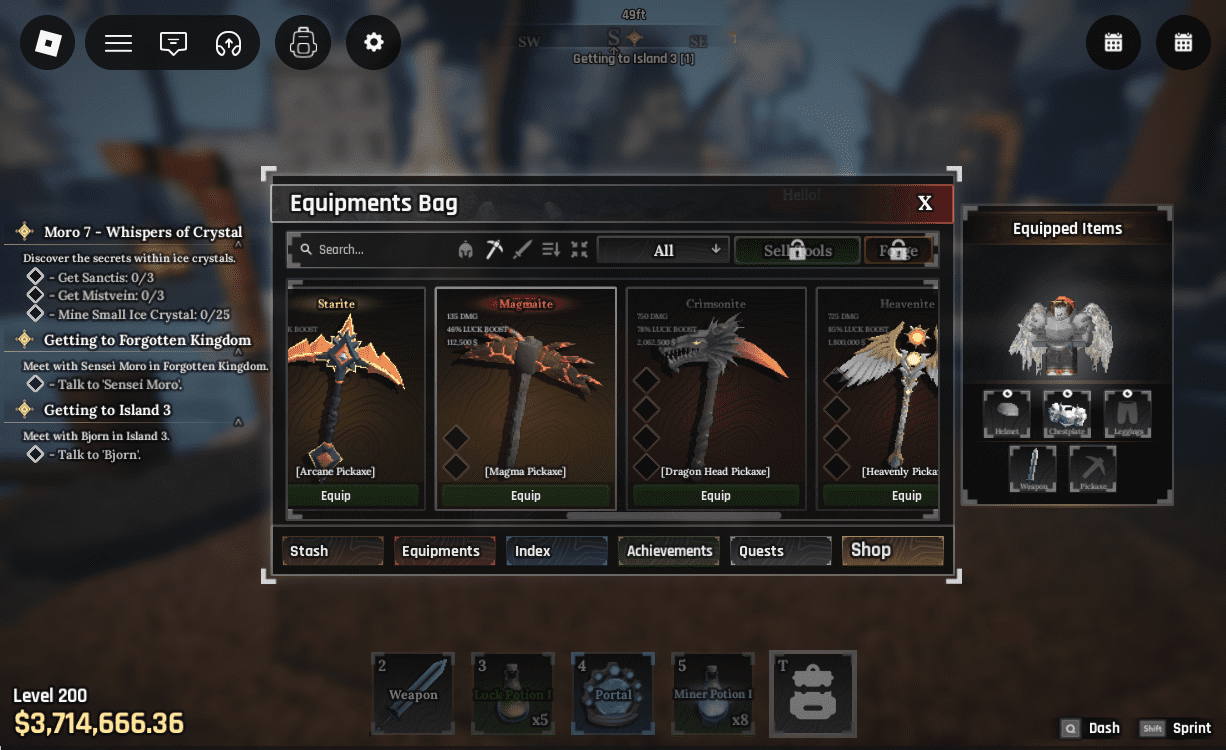Equip the Dragon Head Pickaxe
Screen dimensions: 1226x750
click(x=716, y=496)
